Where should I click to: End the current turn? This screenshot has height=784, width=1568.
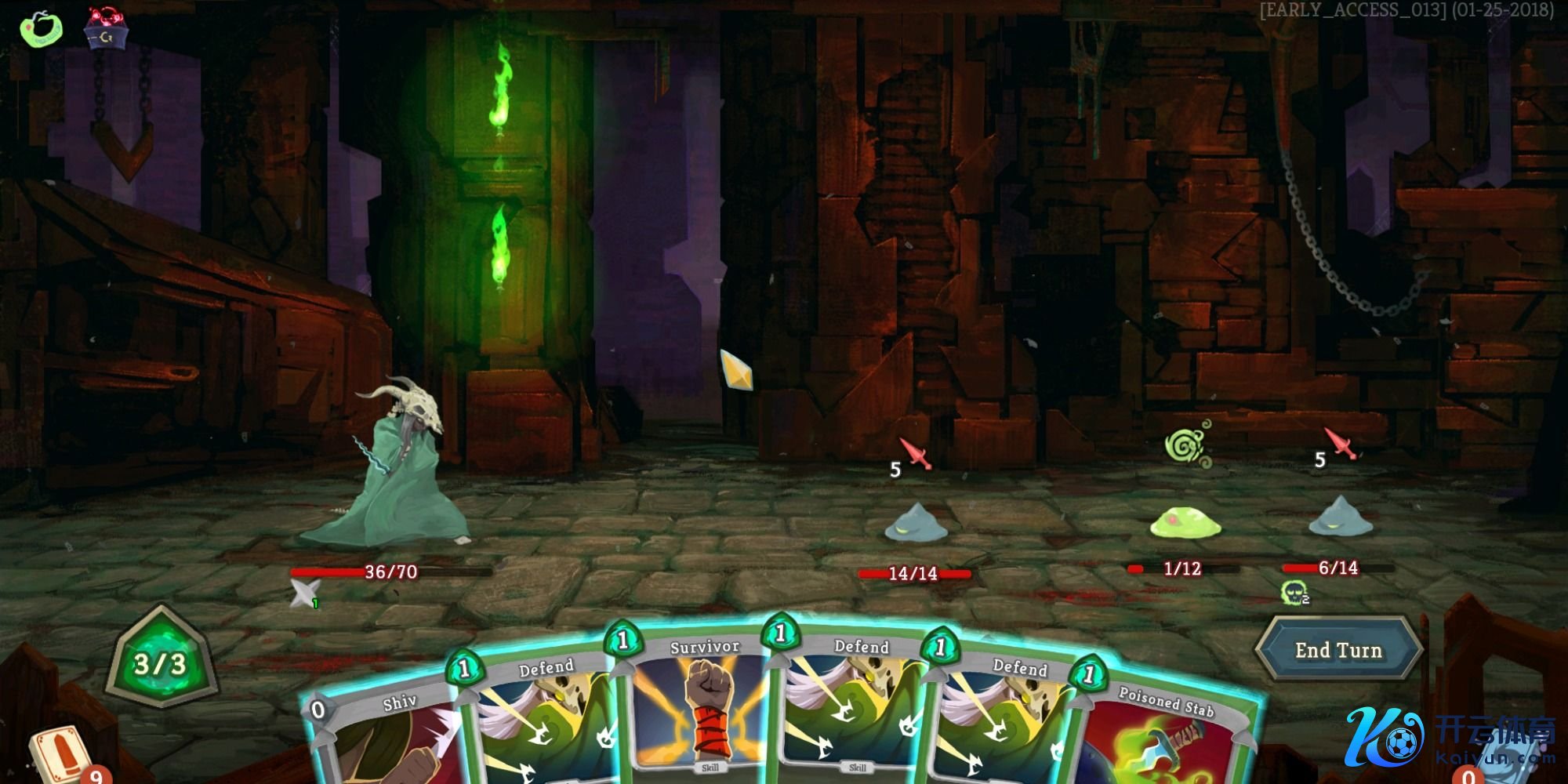(x=1338, y=650)
